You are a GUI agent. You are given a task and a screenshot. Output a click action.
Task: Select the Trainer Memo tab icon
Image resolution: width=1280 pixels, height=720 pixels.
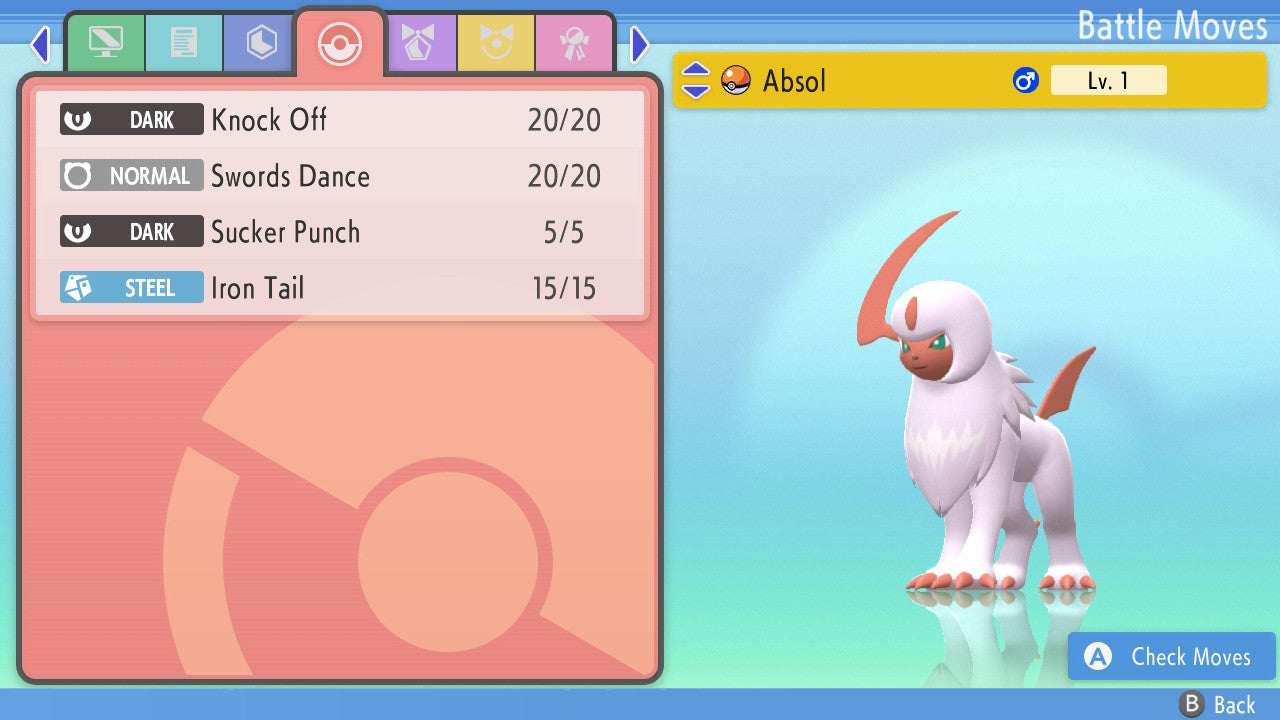click(184, 42)
